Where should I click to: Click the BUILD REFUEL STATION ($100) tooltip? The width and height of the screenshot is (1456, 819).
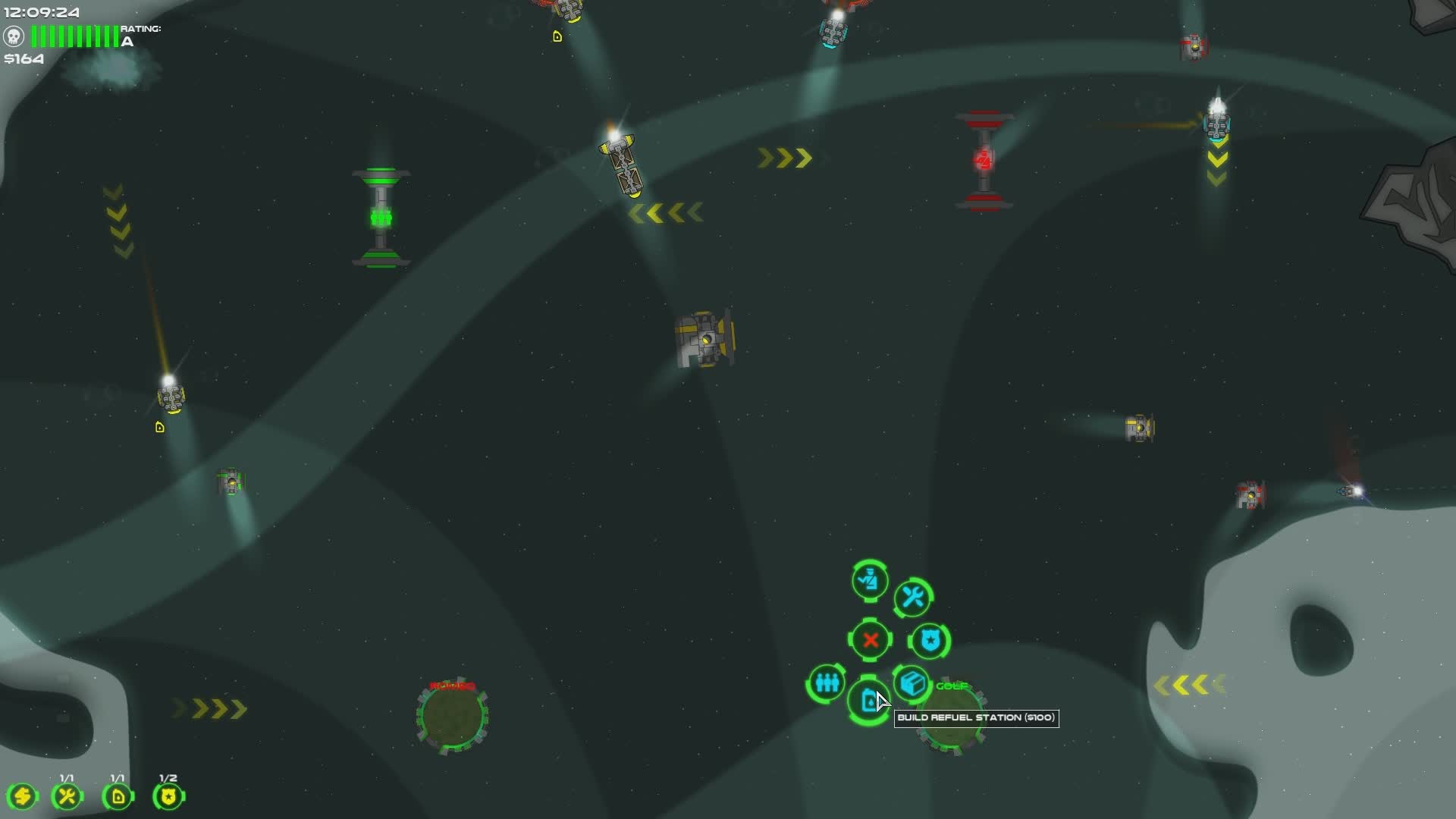[x=976, y=718]
